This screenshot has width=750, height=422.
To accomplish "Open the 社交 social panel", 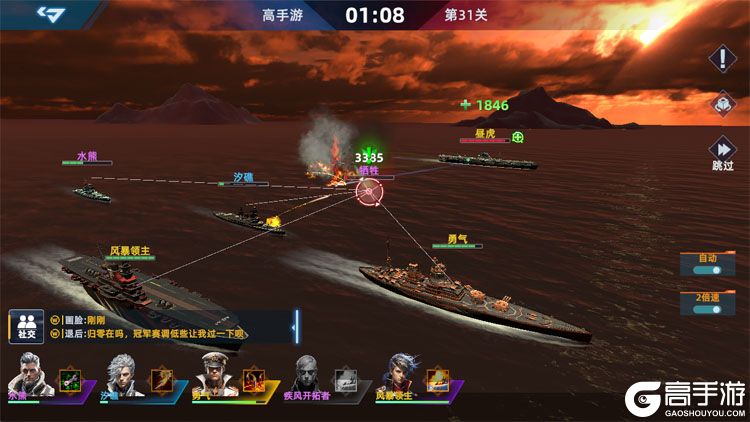I will (x=24, y=325).
